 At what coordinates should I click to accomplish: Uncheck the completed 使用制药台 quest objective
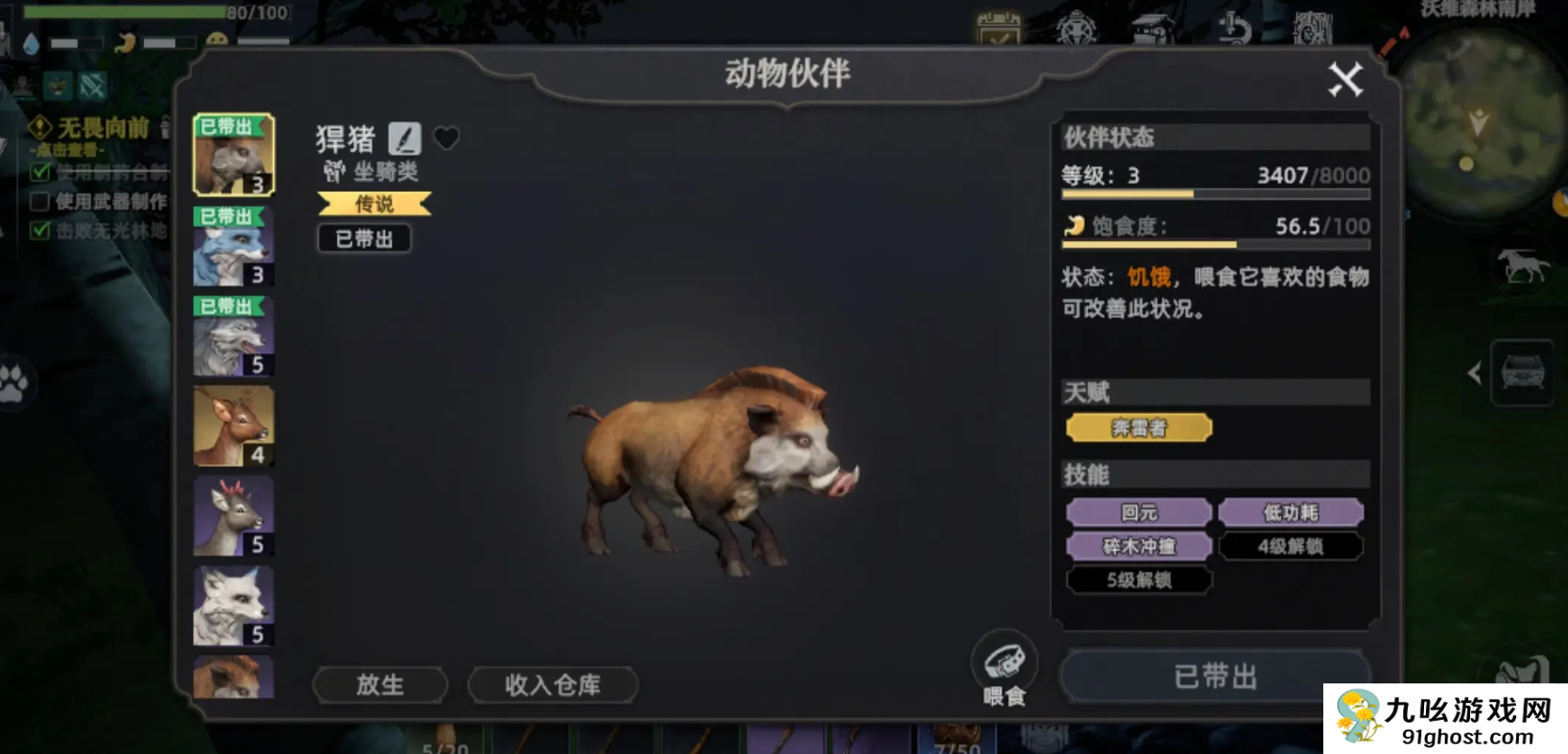[39, 172]
